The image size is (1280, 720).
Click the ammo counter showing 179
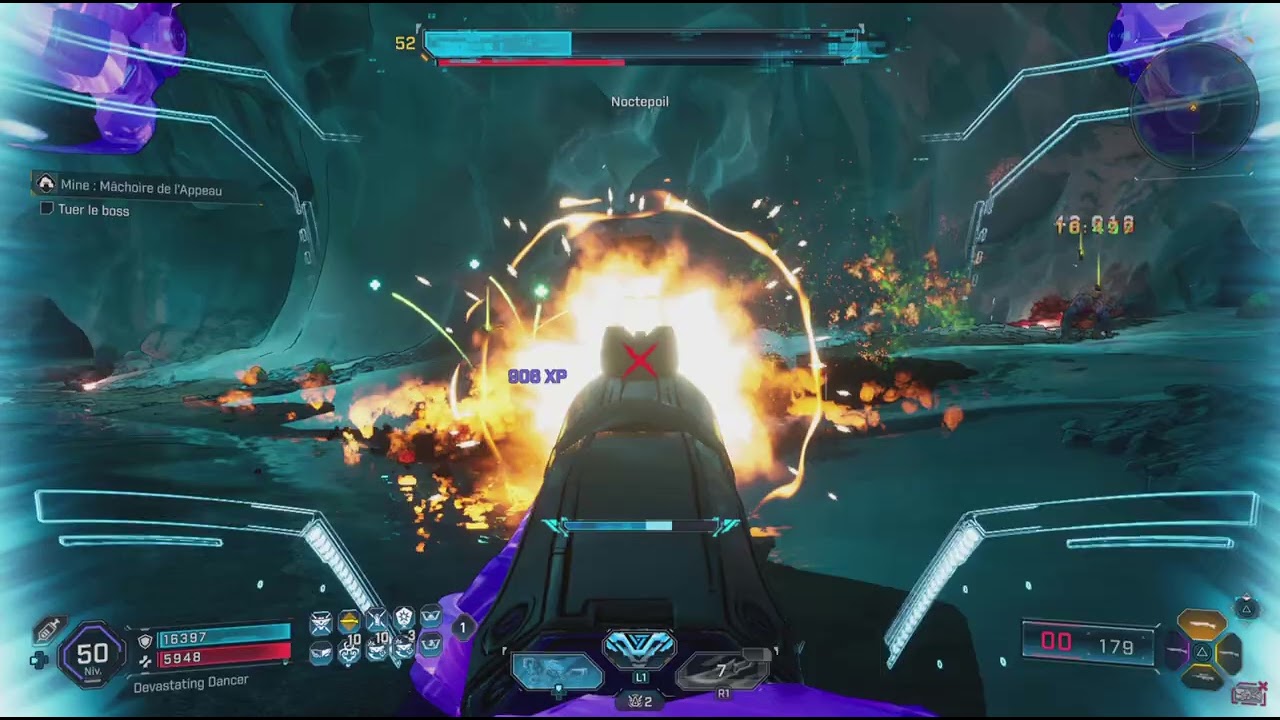click(x=1115, y=647)
